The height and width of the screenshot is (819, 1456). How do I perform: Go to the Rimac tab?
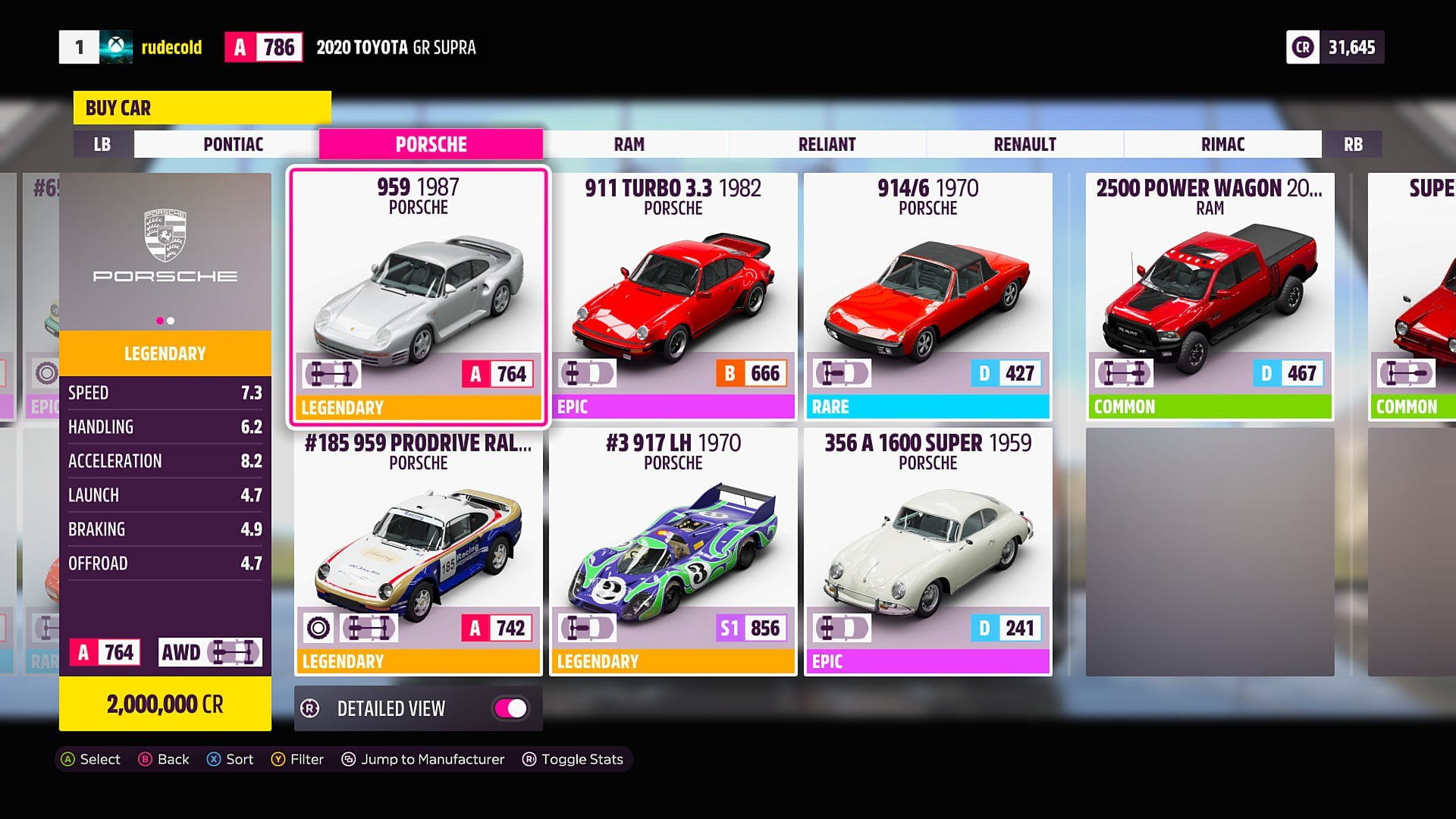pyautogui.click(x=1222, y=144)
